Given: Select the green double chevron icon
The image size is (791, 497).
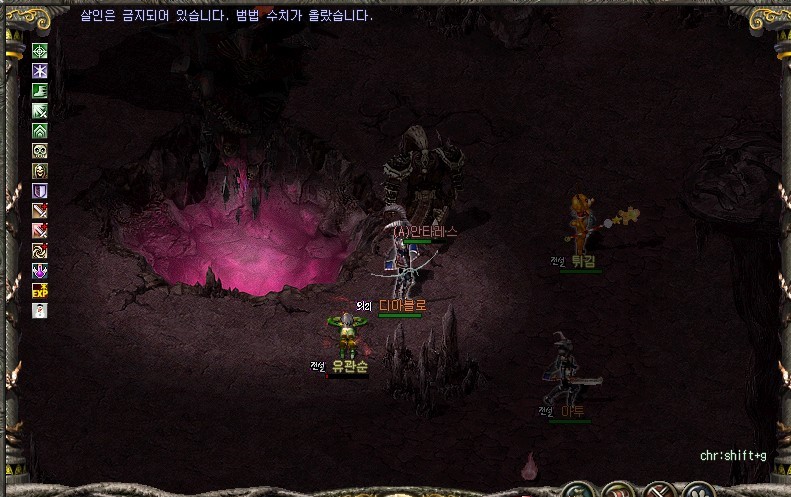Looking at the screenshot, I should pos(40,131).
